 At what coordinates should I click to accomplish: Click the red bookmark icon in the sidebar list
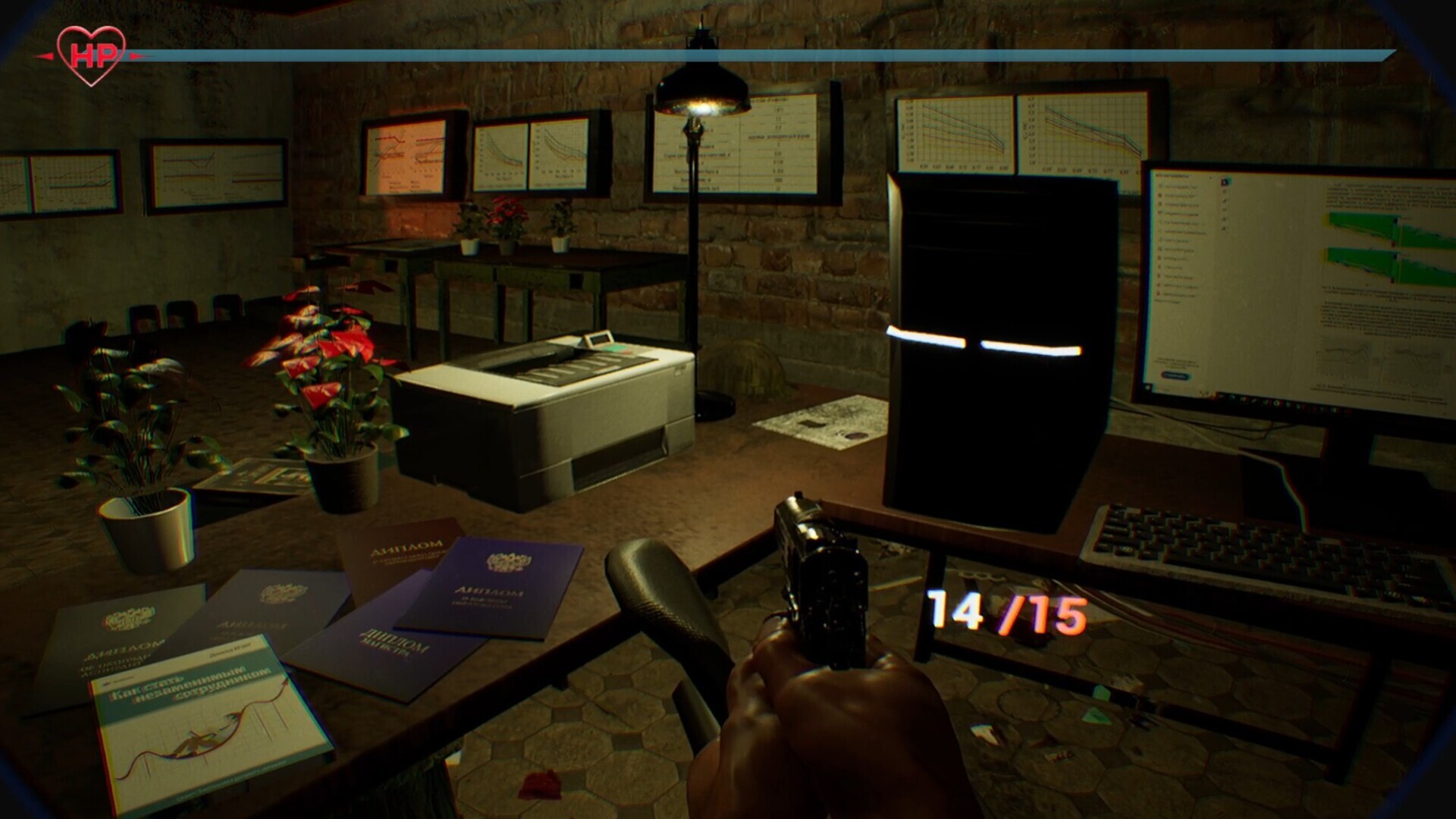pos(1159,295)
